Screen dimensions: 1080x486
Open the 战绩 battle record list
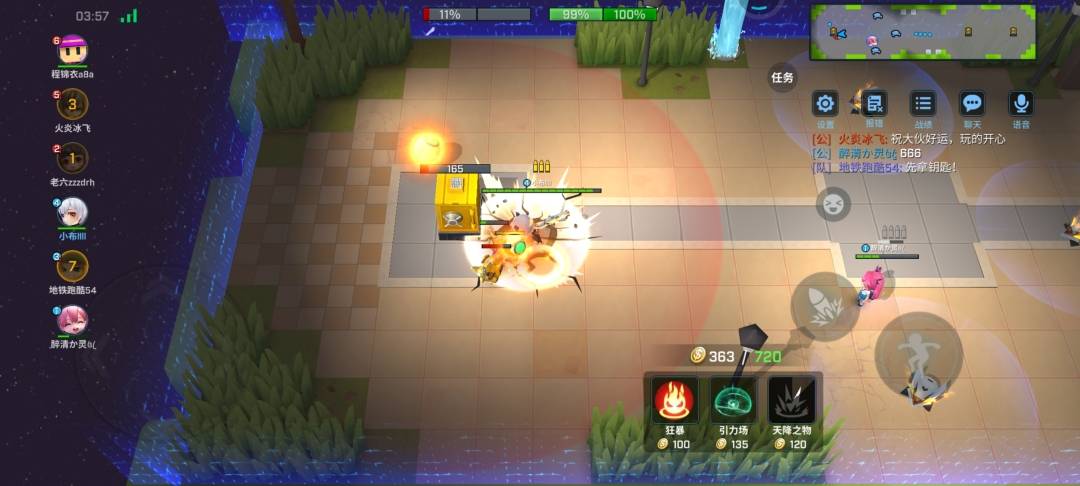pyautogui.click(x=923, y=103)
